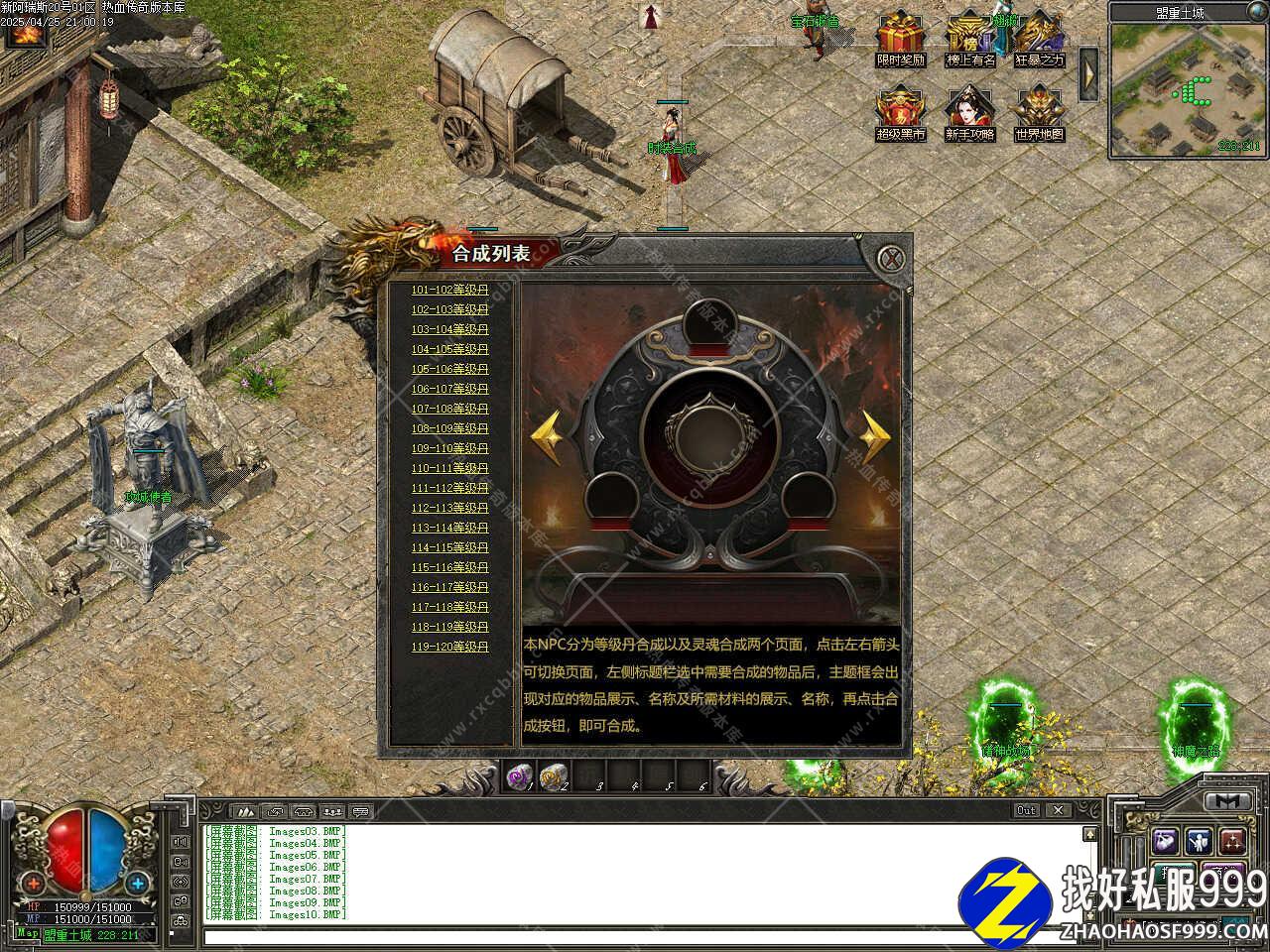The height and width of the screenshot is (952, 1270).
Task: Select the 119-120等级丹 recipe
Action: 450,647
